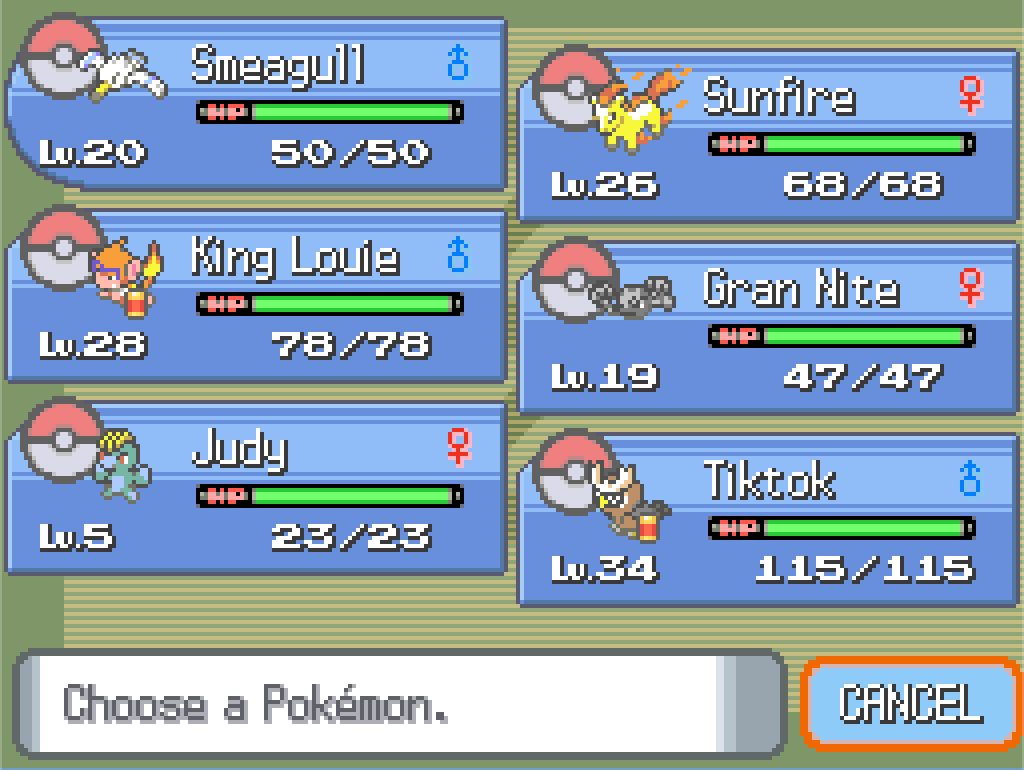Viewport: 1024px width, 770px height.
Task: Select Smeagull from the party
Action: [256, 104]
